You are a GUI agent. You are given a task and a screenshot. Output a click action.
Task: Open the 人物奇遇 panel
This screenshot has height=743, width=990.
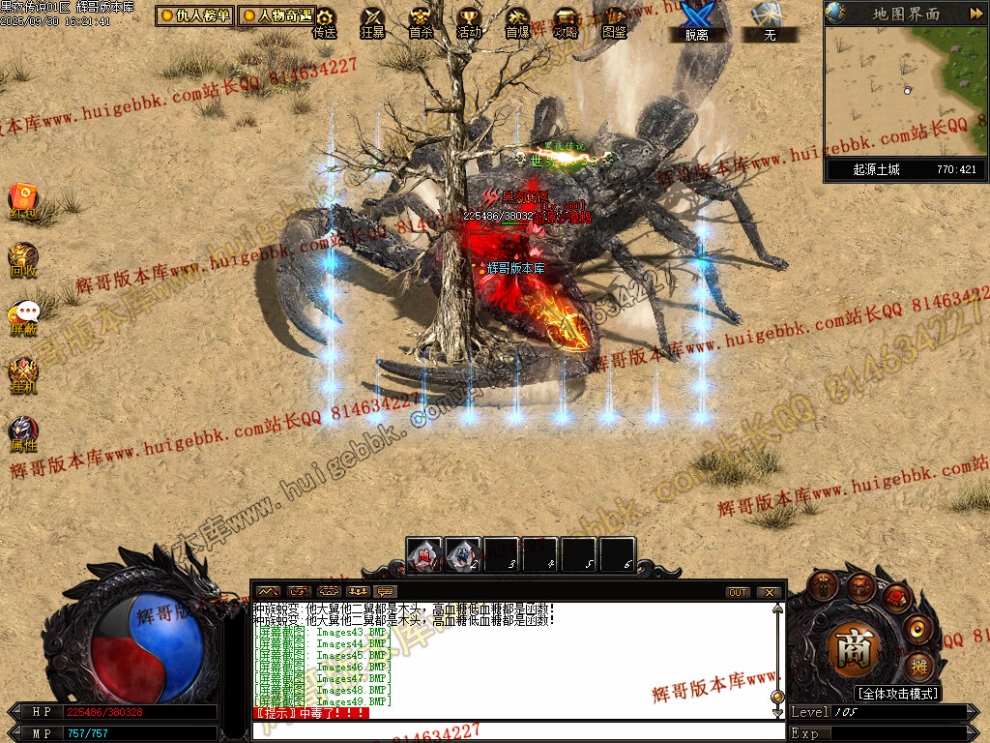coord(276,16)
